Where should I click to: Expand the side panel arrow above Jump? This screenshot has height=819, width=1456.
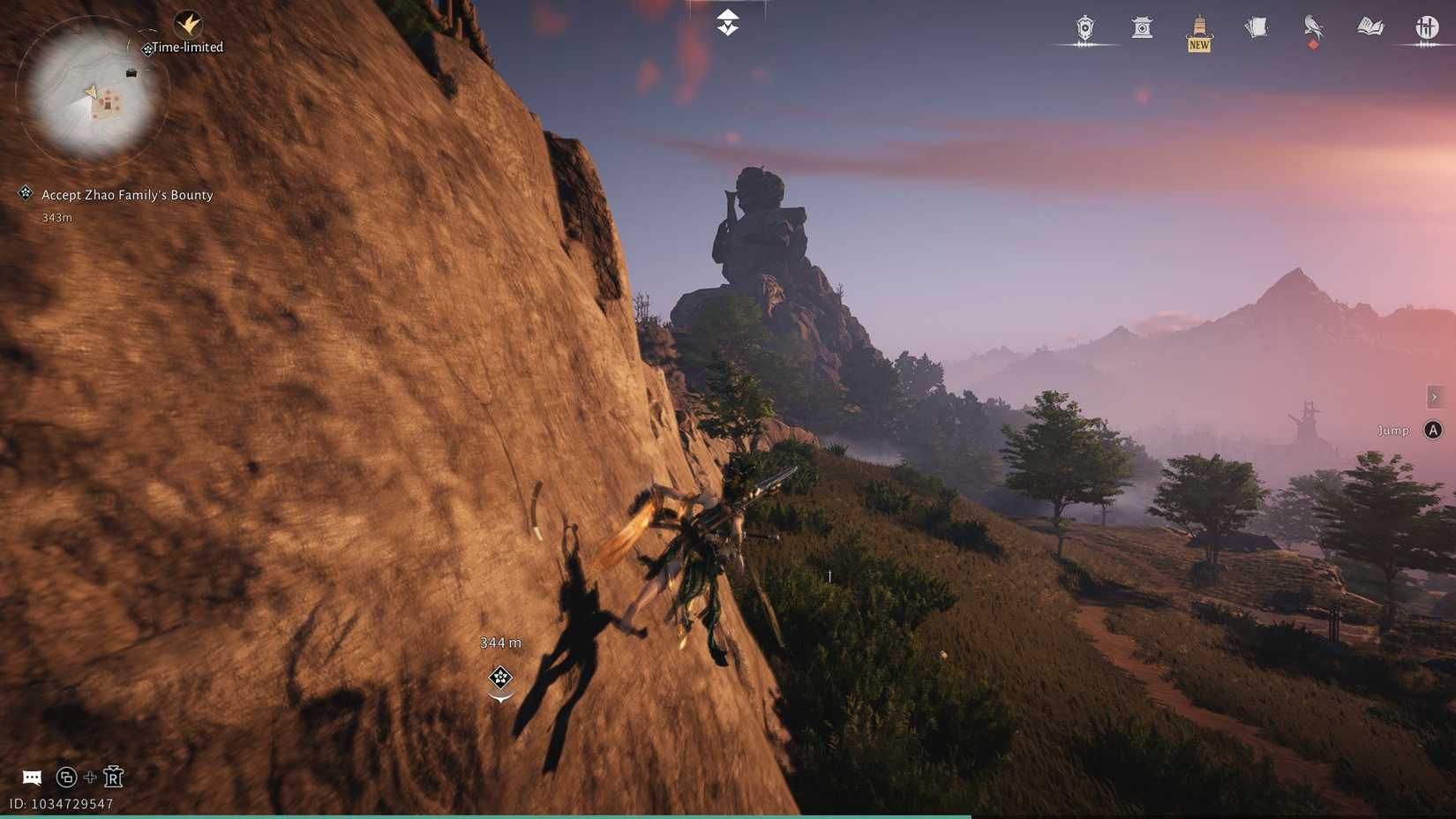tap(1435, 397)
